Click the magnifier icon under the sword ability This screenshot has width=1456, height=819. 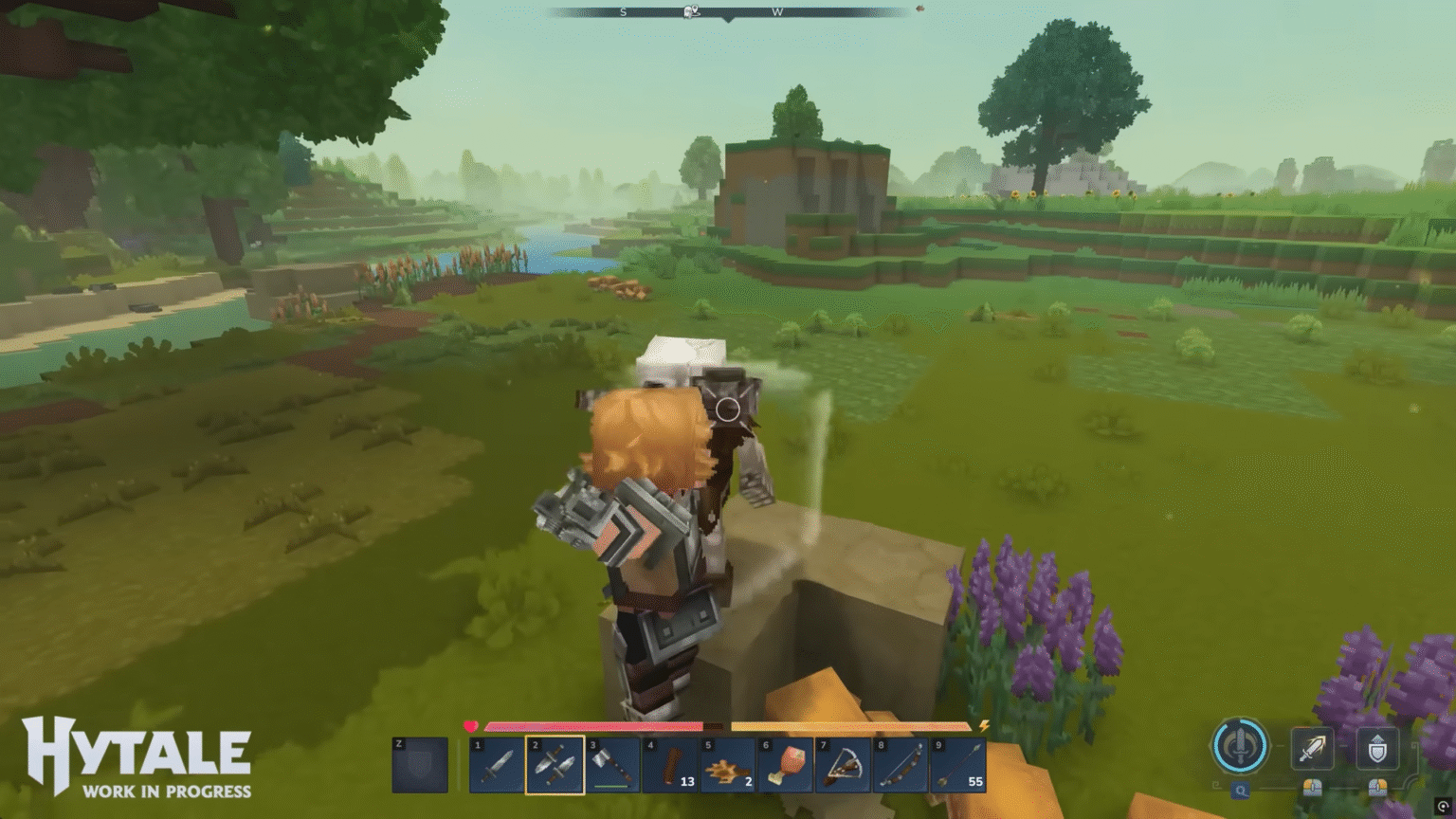1240,791
